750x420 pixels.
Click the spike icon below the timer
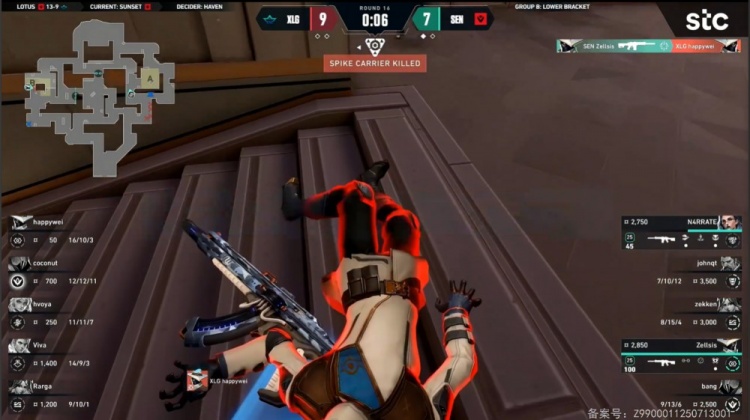pyautogui.click(x=374, y=45)
